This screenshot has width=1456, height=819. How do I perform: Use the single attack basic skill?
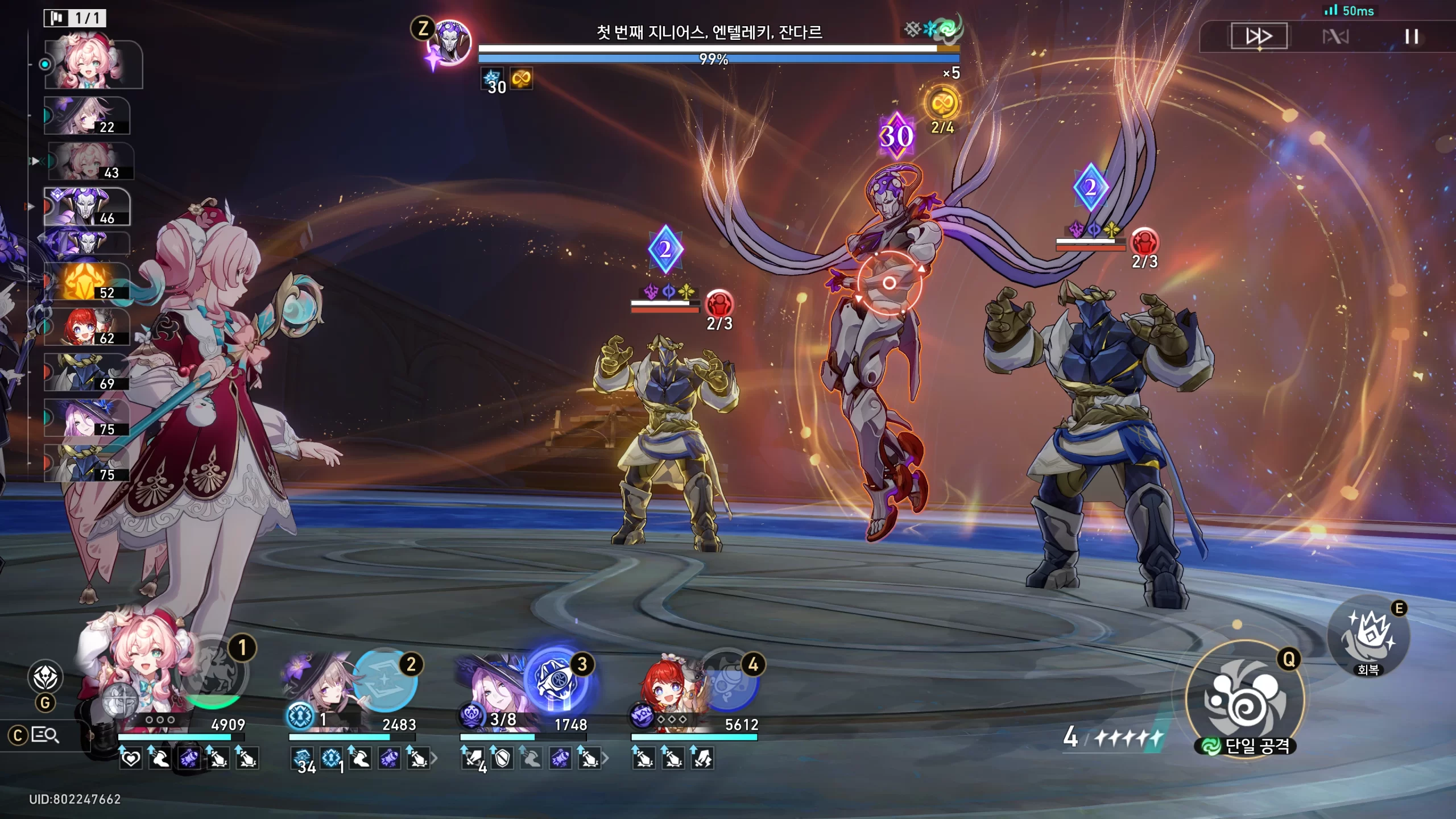(1244, 700)
